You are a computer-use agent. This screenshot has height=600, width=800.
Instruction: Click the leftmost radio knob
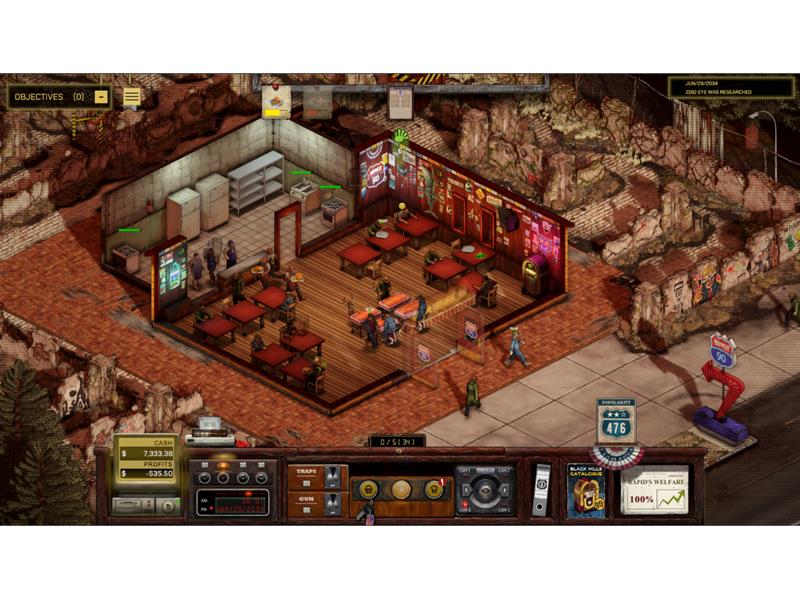point(201,476)
